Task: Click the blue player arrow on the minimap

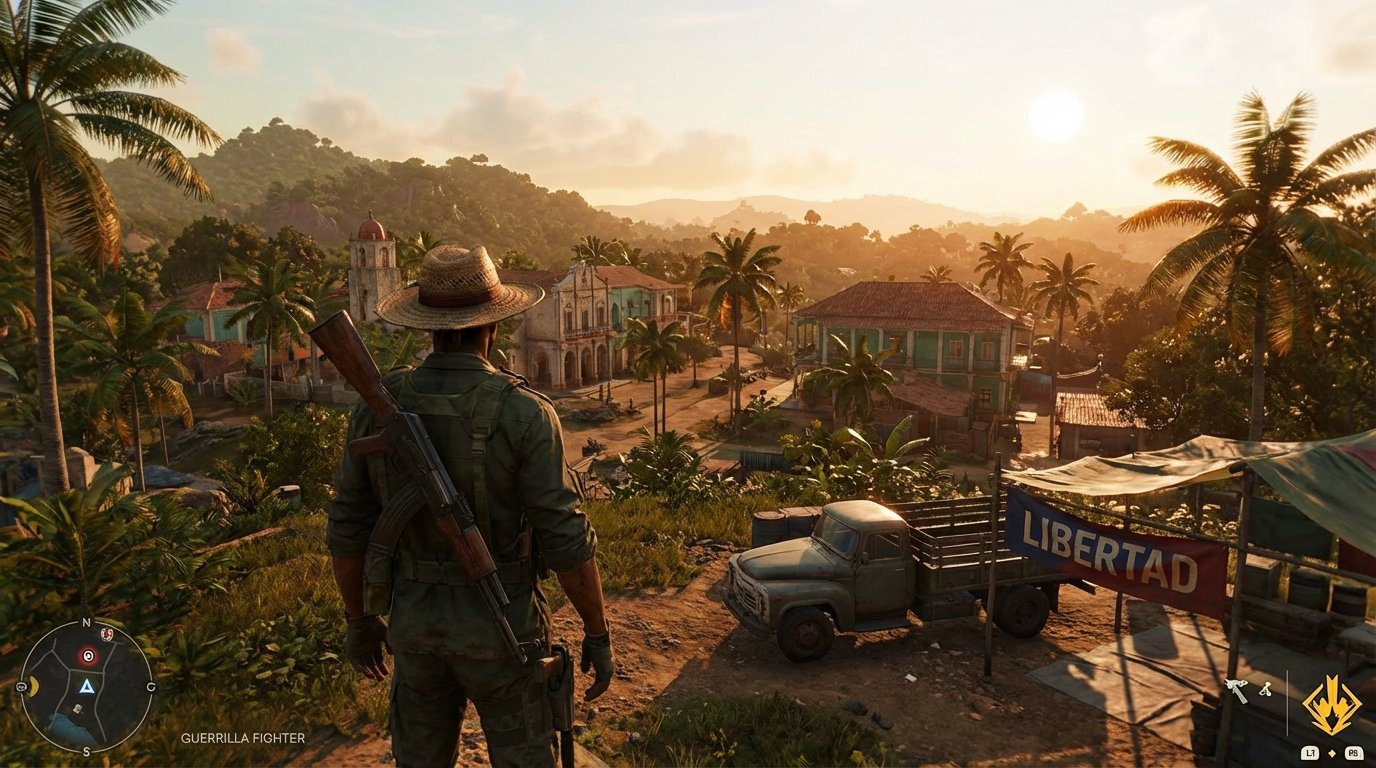Action: [x=87, y=687]
